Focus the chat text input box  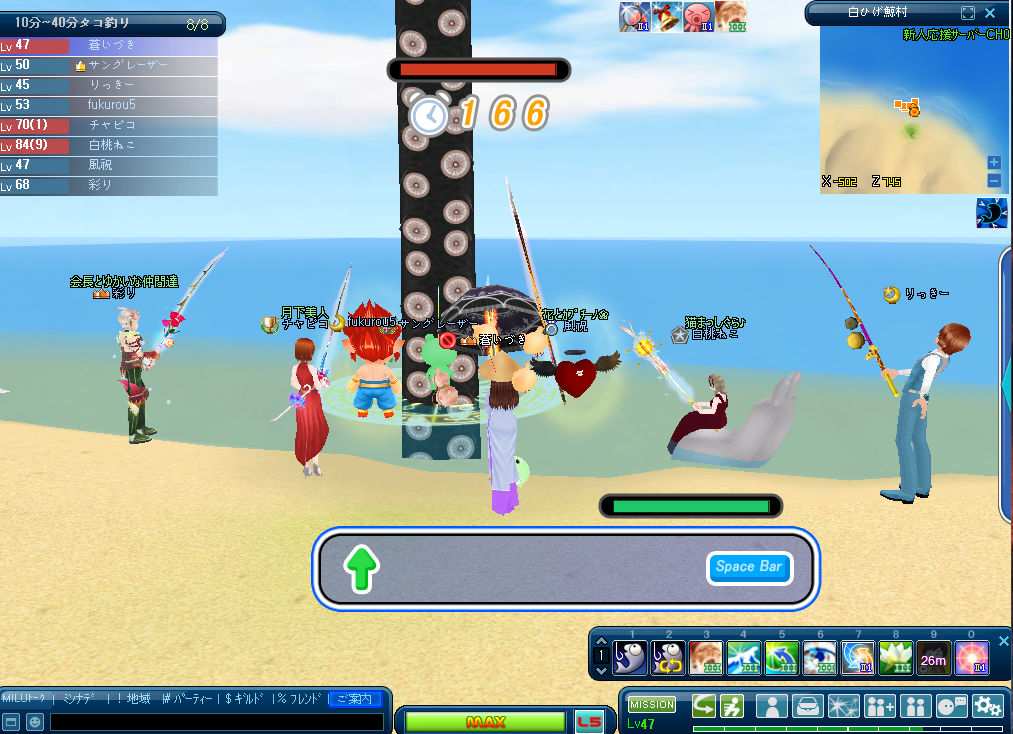click(216, 721)
